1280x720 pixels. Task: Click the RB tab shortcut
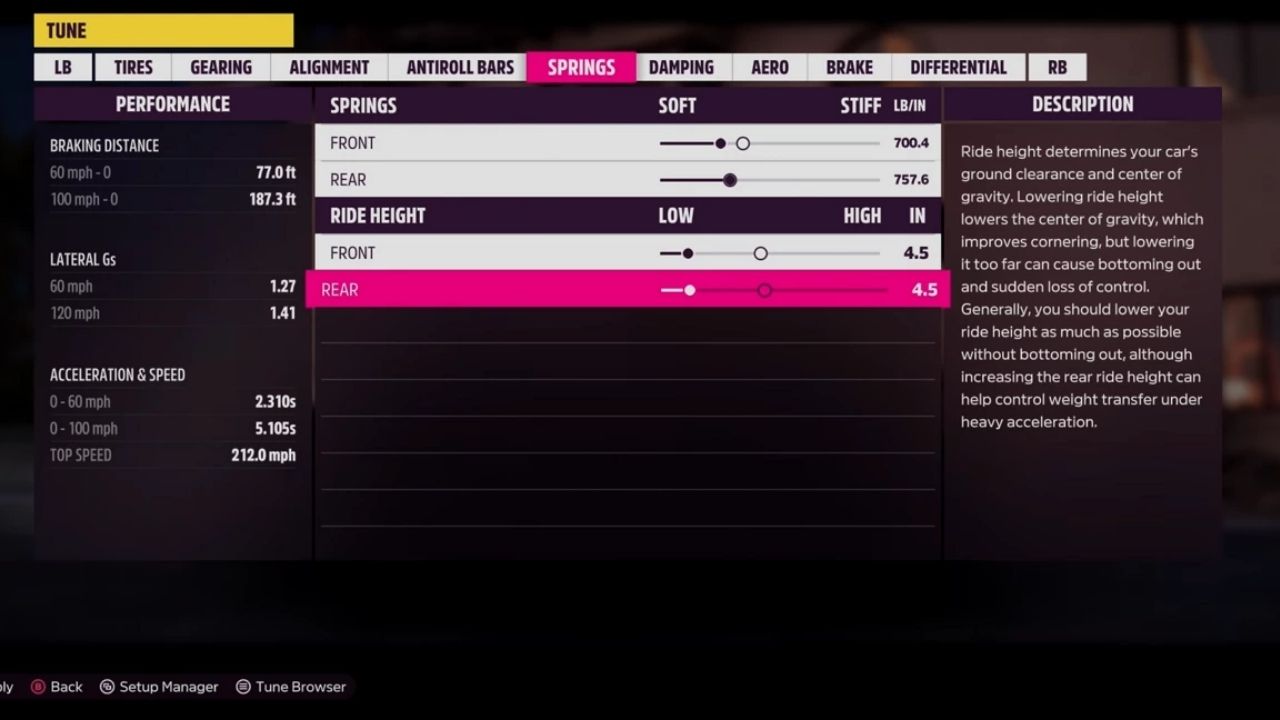1057,67
